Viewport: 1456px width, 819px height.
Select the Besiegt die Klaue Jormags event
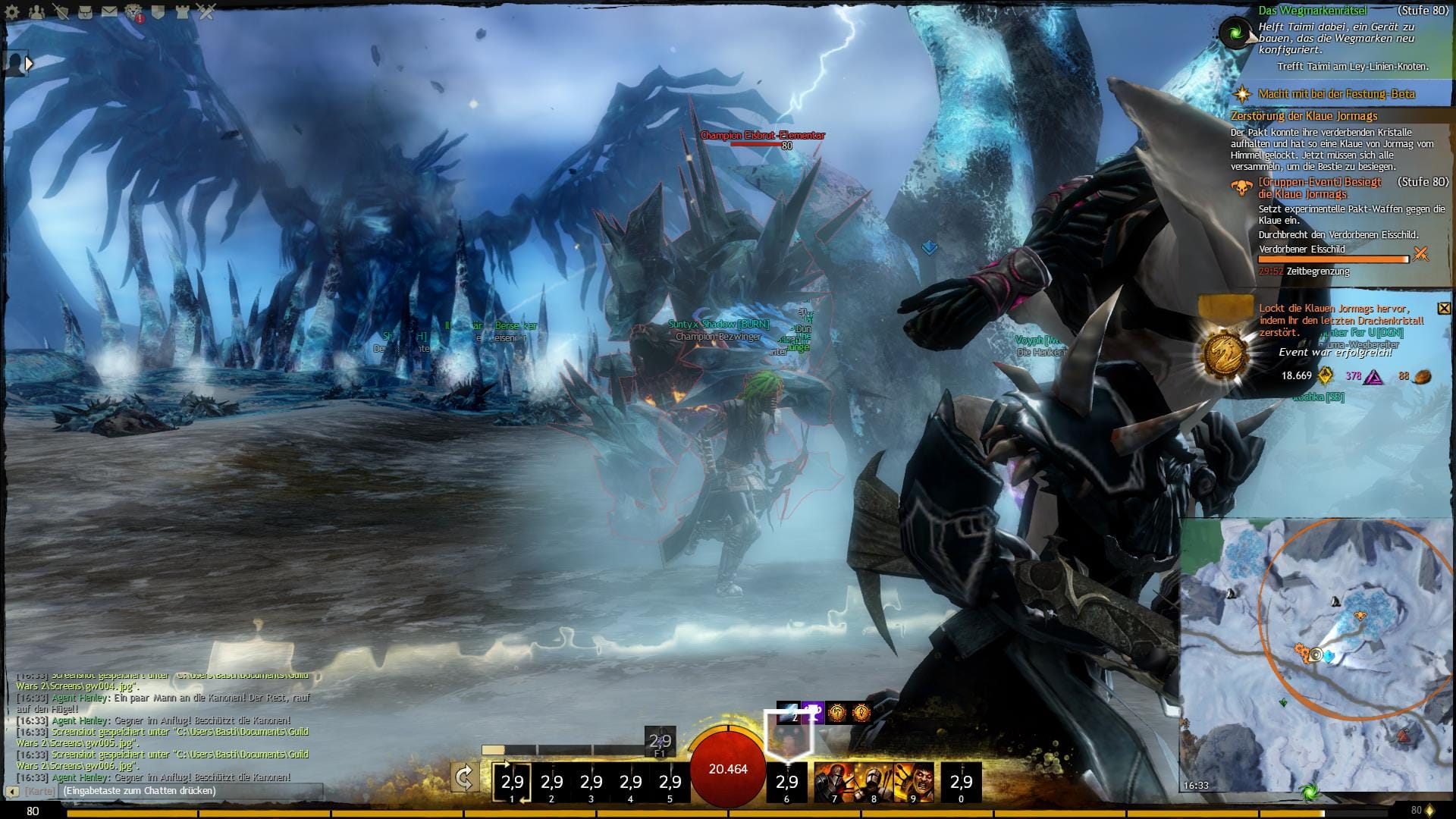1319,188
